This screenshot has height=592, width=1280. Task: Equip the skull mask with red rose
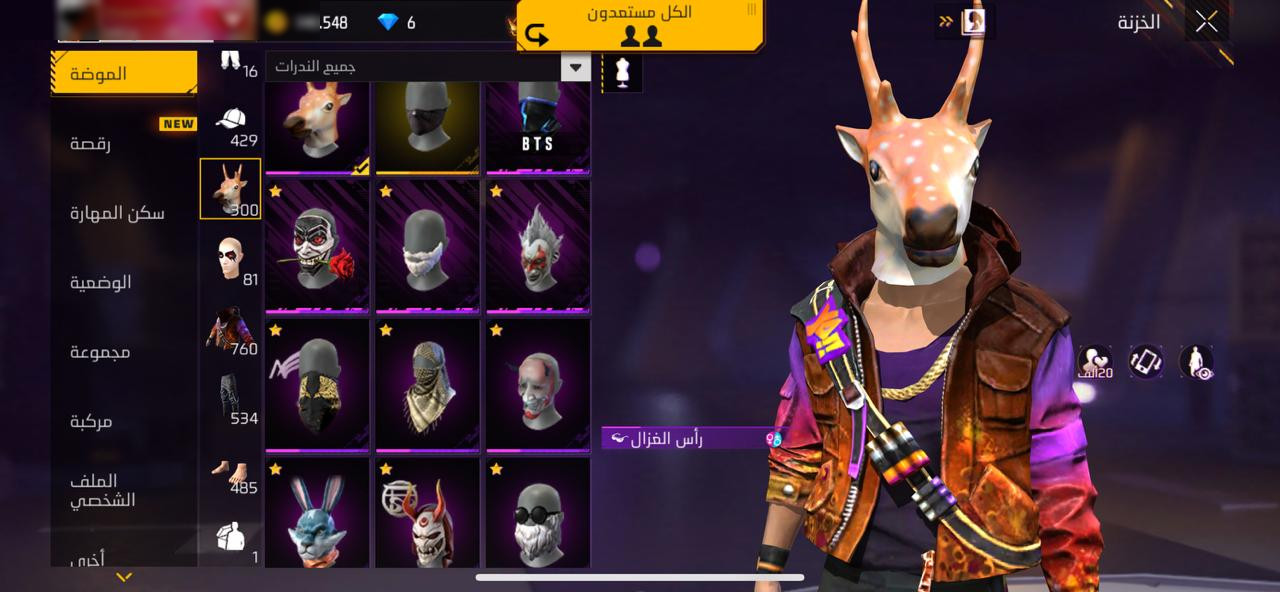point(317,246)
